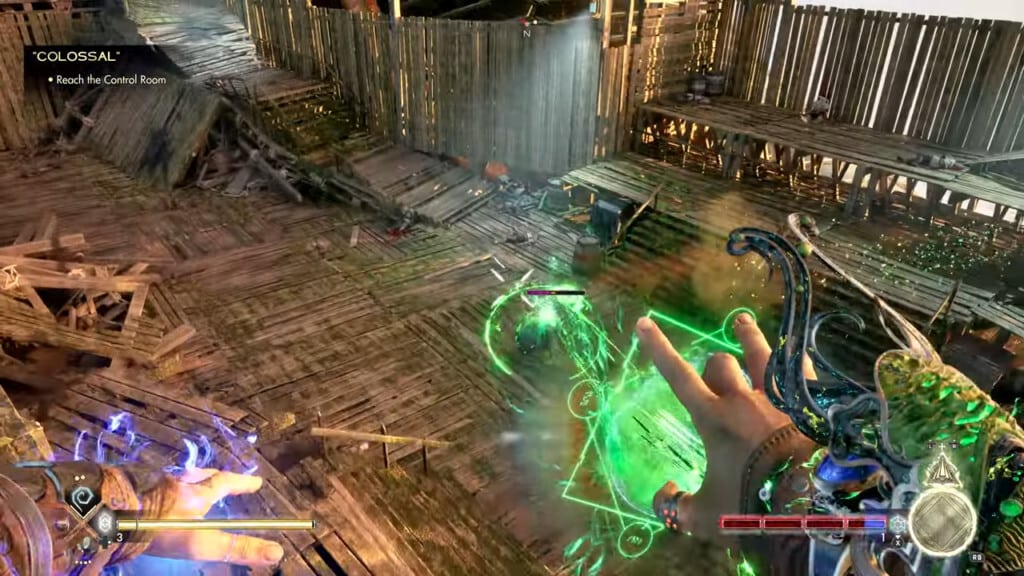1024x576 pixels.
Task: Activate the large round spell sigil
Action: 941,522
